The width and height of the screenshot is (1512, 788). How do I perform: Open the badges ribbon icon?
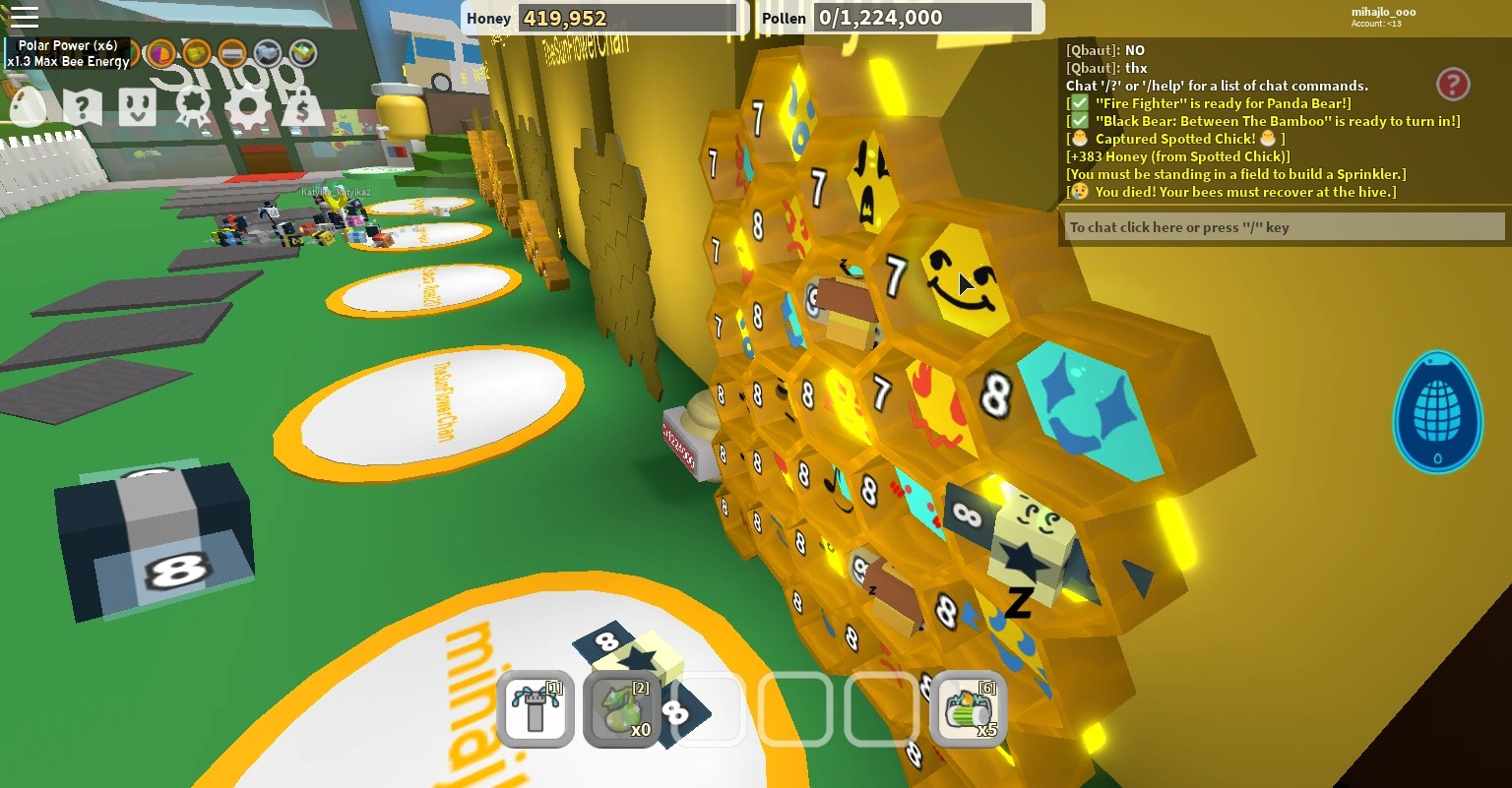pos(192,108)
